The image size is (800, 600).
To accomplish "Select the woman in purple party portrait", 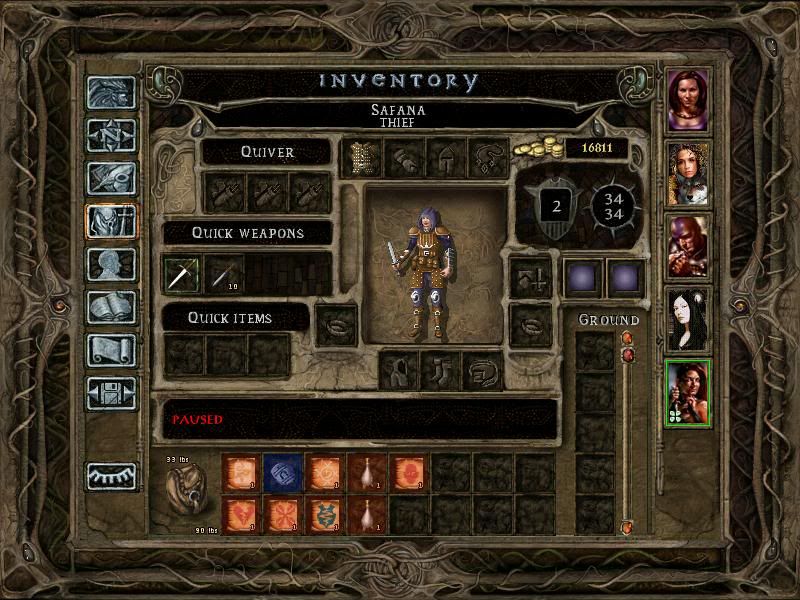I will (688, 100).
